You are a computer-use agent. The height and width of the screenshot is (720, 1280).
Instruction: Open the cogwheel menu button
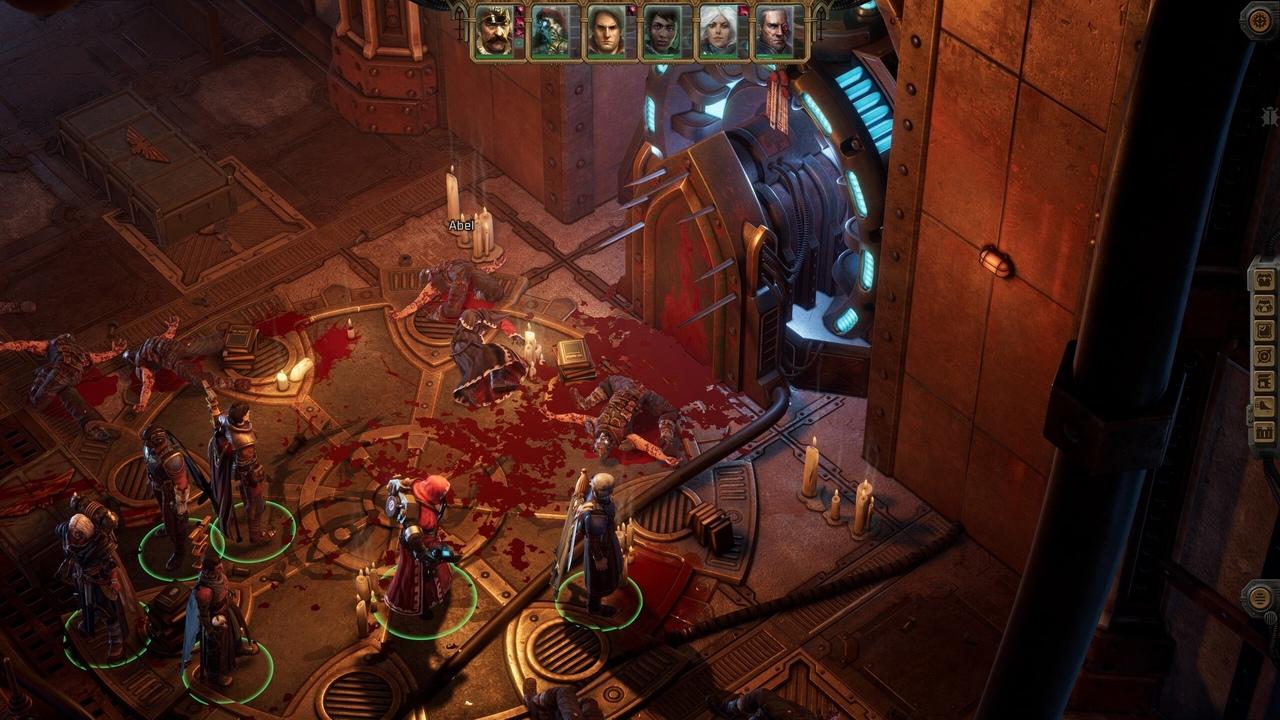click(x=1260, y=20)
